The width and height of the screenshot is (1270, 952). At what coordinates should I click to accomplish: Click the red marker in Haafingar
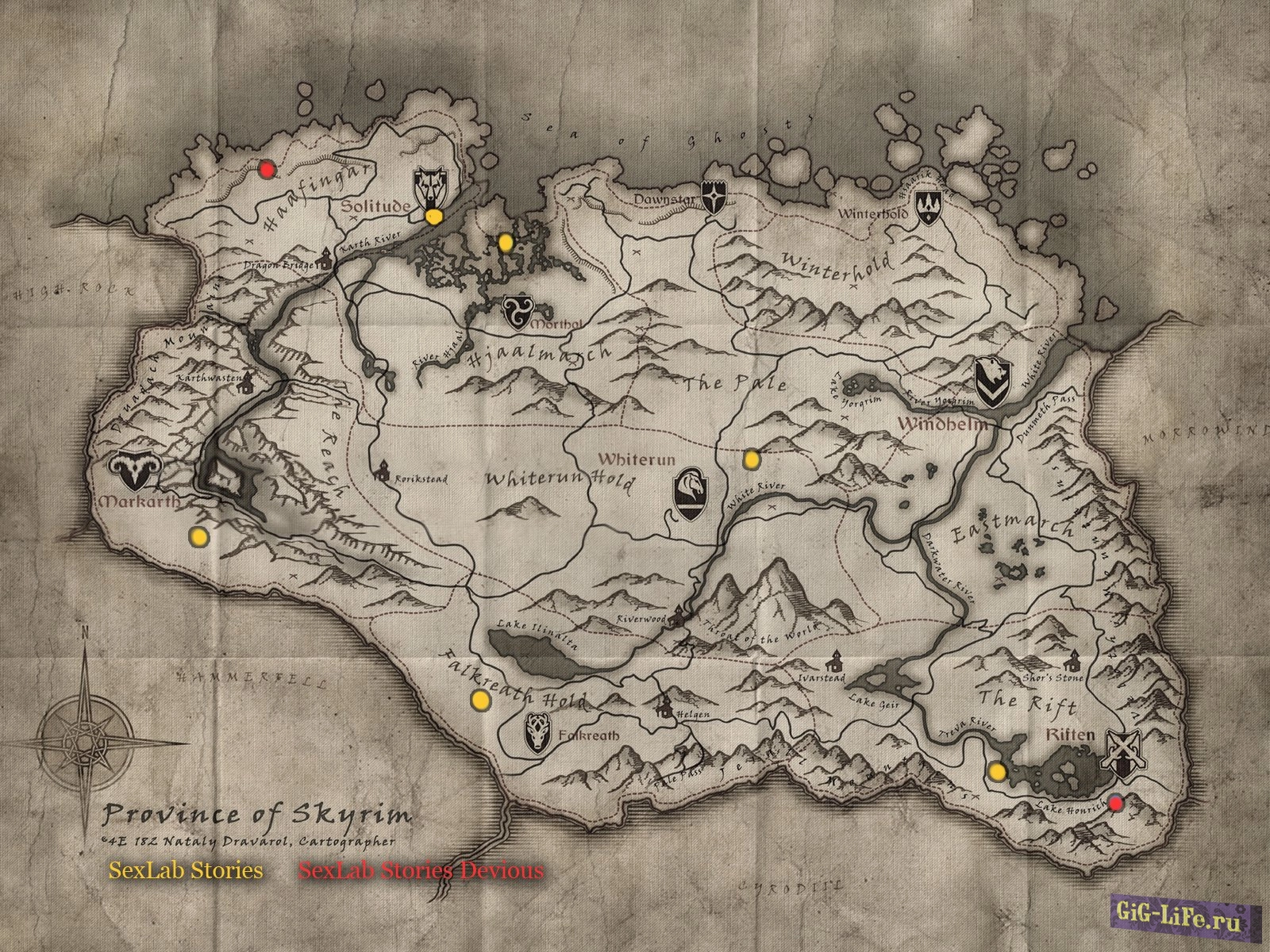[x=267, y=168]
